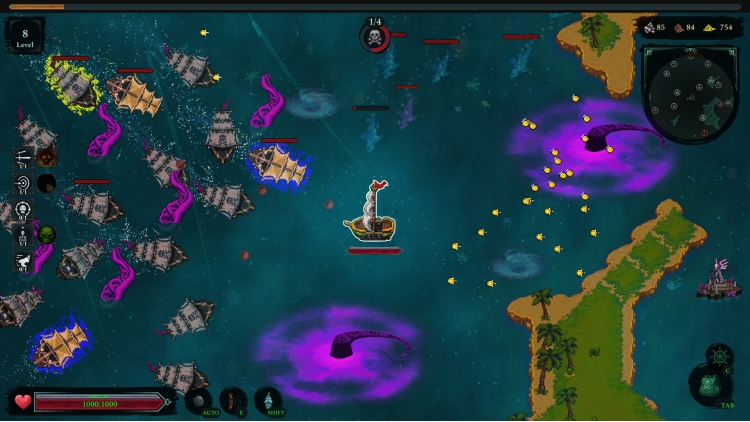Viewport: 750px width, 422px height.
Task: Select the running figure speed upgrade icon
Action: coord(23,262)
